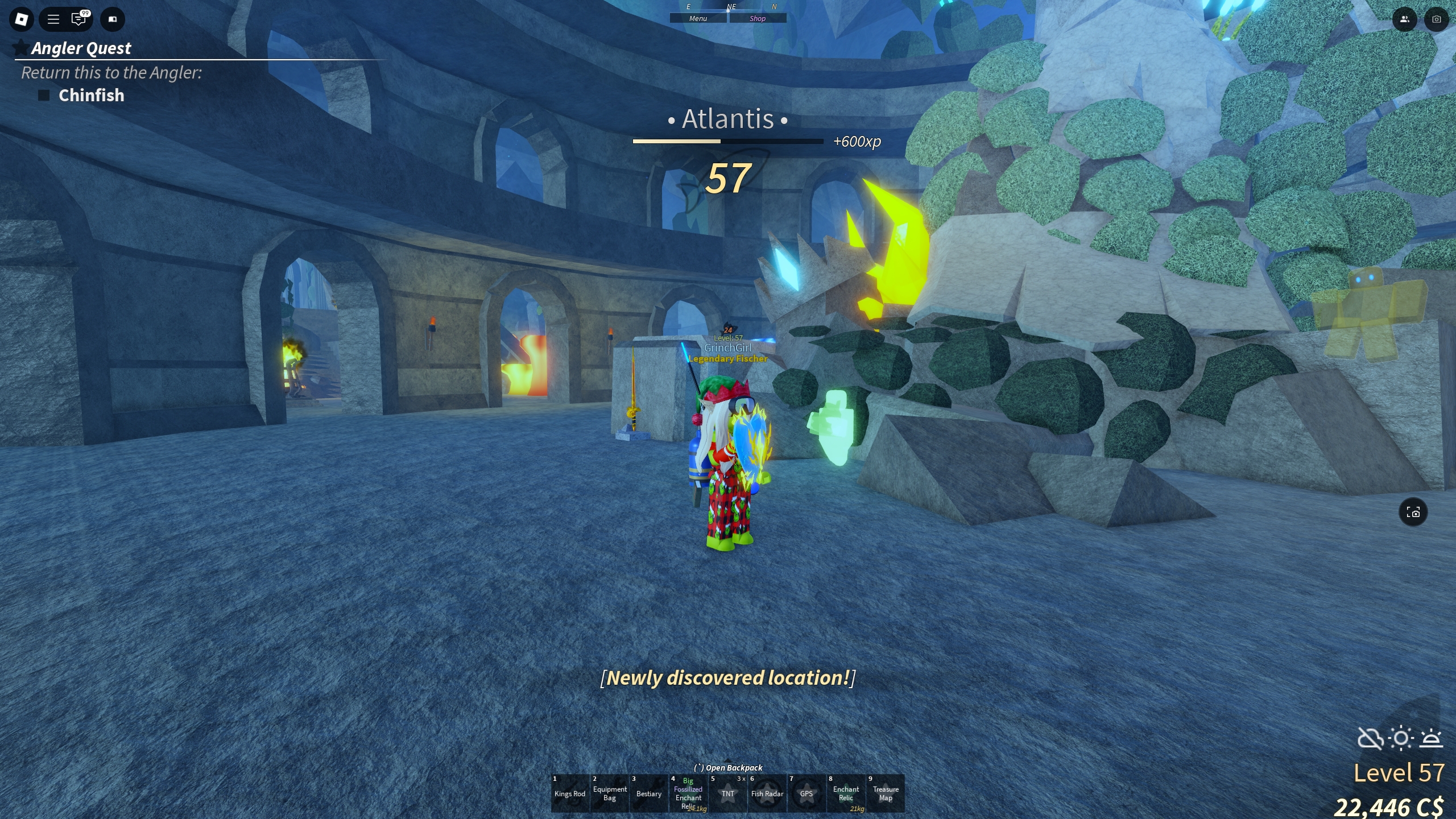Open Roblox chat with the 99 notification badge
This screenshot has width=1456, height=819.
click(x=79, y=19)
